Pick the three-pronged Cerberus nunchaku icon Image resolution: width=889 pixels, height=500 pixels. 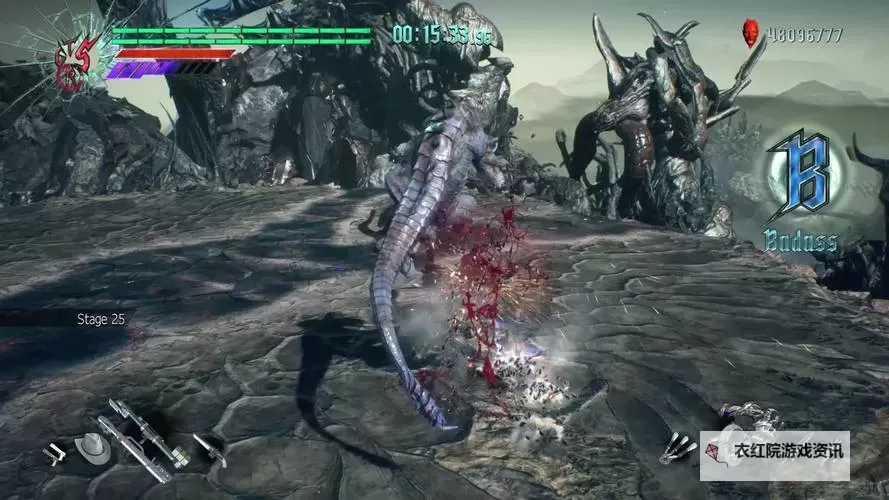pyautogui.click(x=677, y=447)
